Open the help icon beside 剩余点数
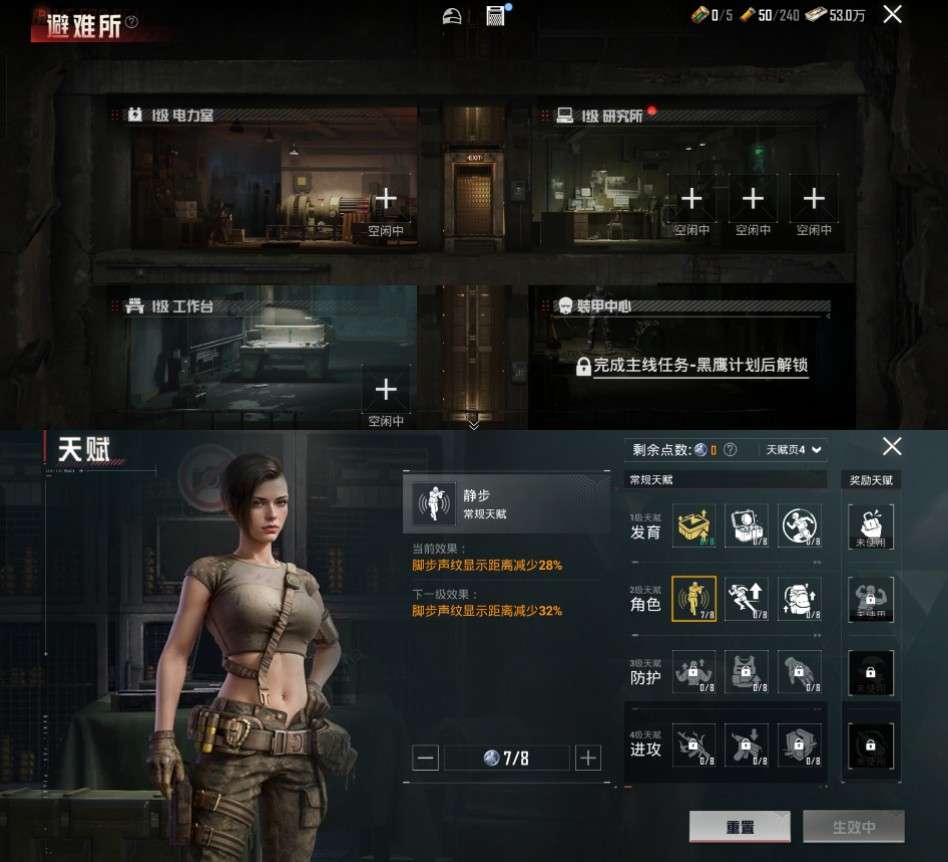This screenshot has height=862, width=948. click(730, 450)
